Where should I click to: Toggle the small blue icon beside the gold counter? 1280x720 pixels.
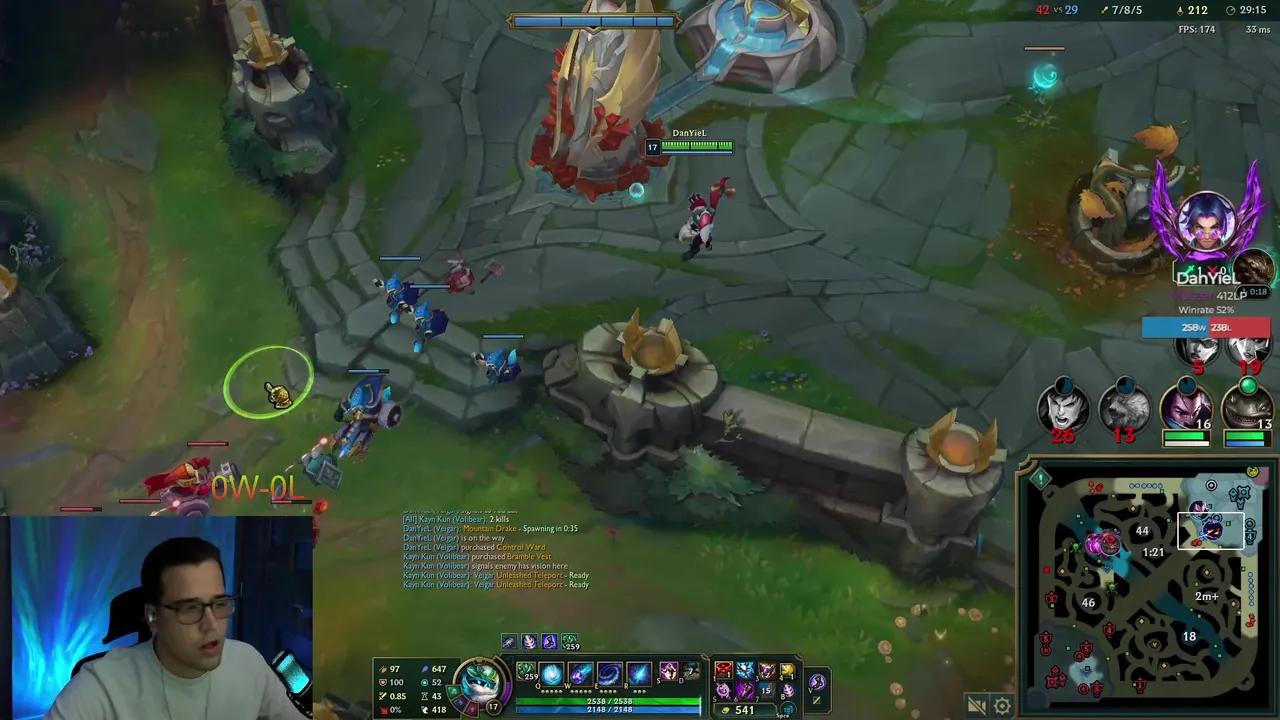click(x=786, y=709)
